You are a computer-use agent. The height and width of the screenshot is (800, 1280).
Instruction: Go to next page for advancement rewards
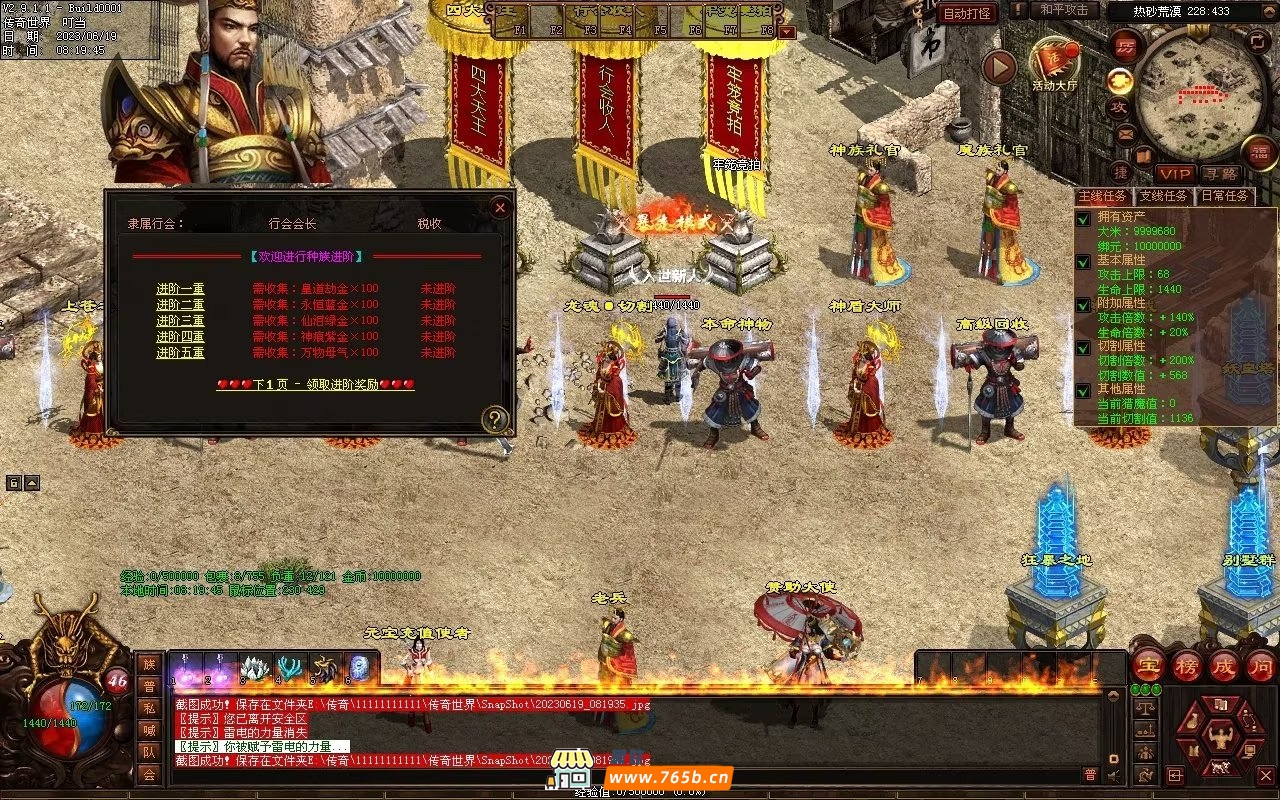[x=315, y=384]
